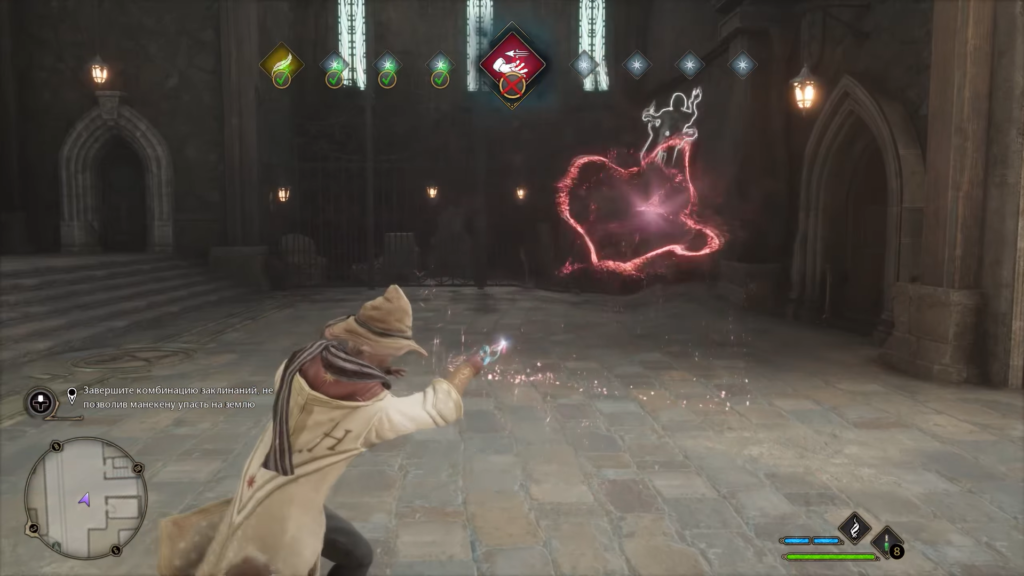Click the yellow Levioso combo step icon
The height and width of the screenshot is (576, 1024).
(282, 63)
